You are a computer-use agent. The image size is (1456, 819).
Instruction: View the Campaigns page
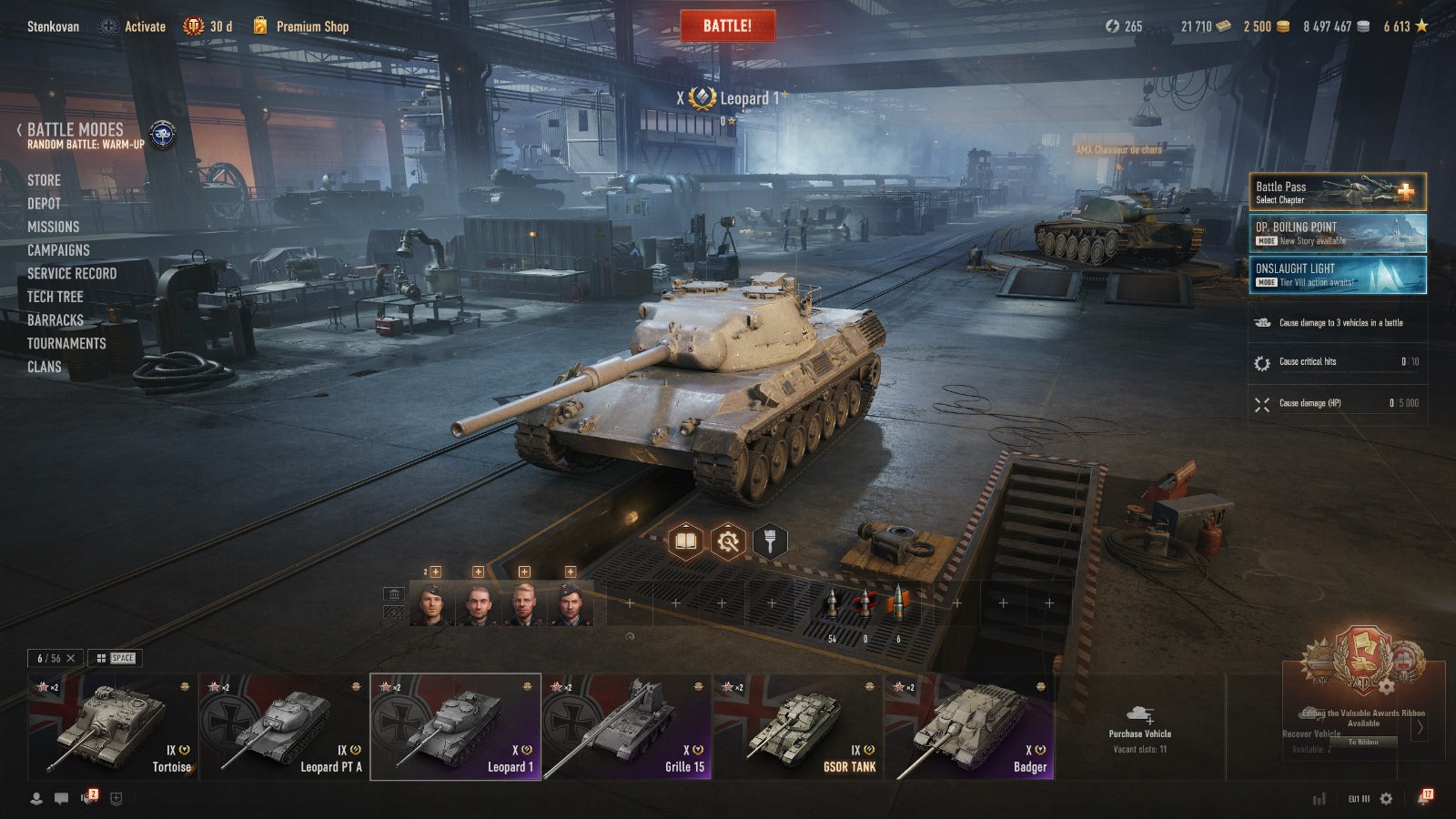(x=58, y=250)
